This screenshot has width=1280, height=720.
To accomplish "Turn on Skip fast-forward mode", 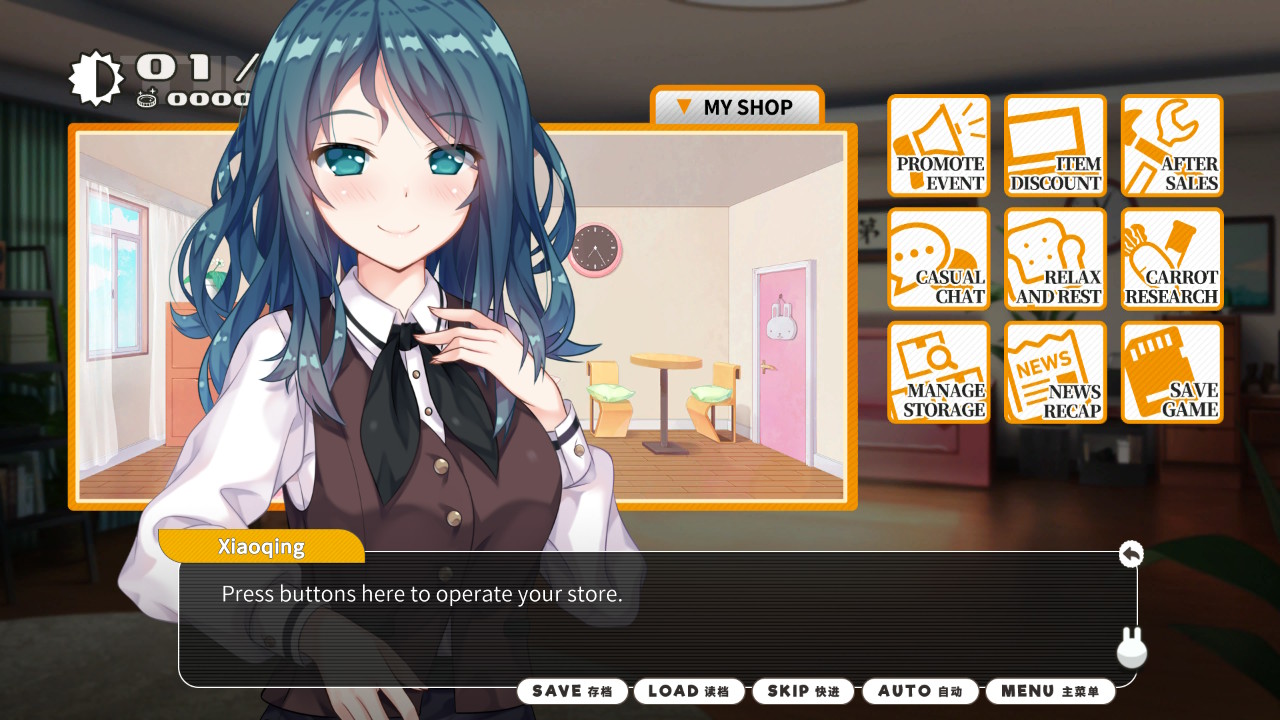I will 802,690.
